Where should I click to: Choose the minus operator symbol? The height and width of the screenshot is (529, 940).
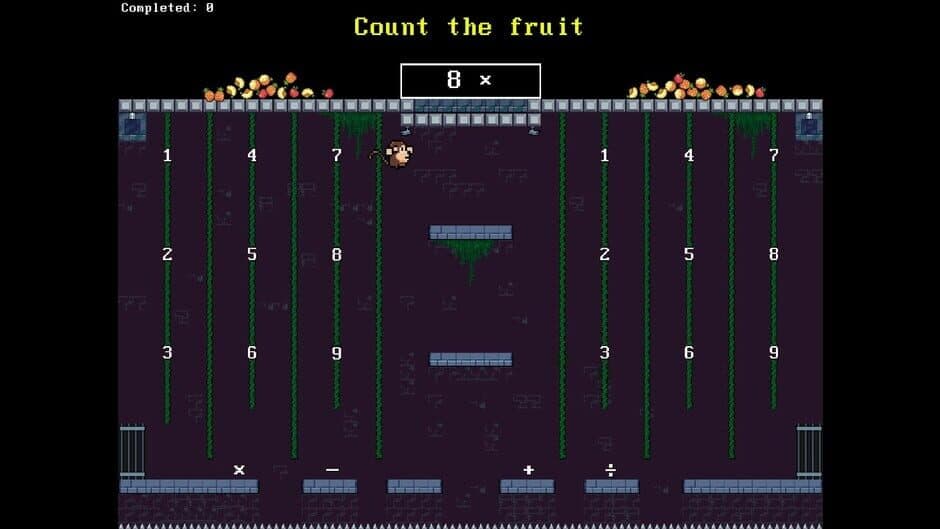coord(332,470)
